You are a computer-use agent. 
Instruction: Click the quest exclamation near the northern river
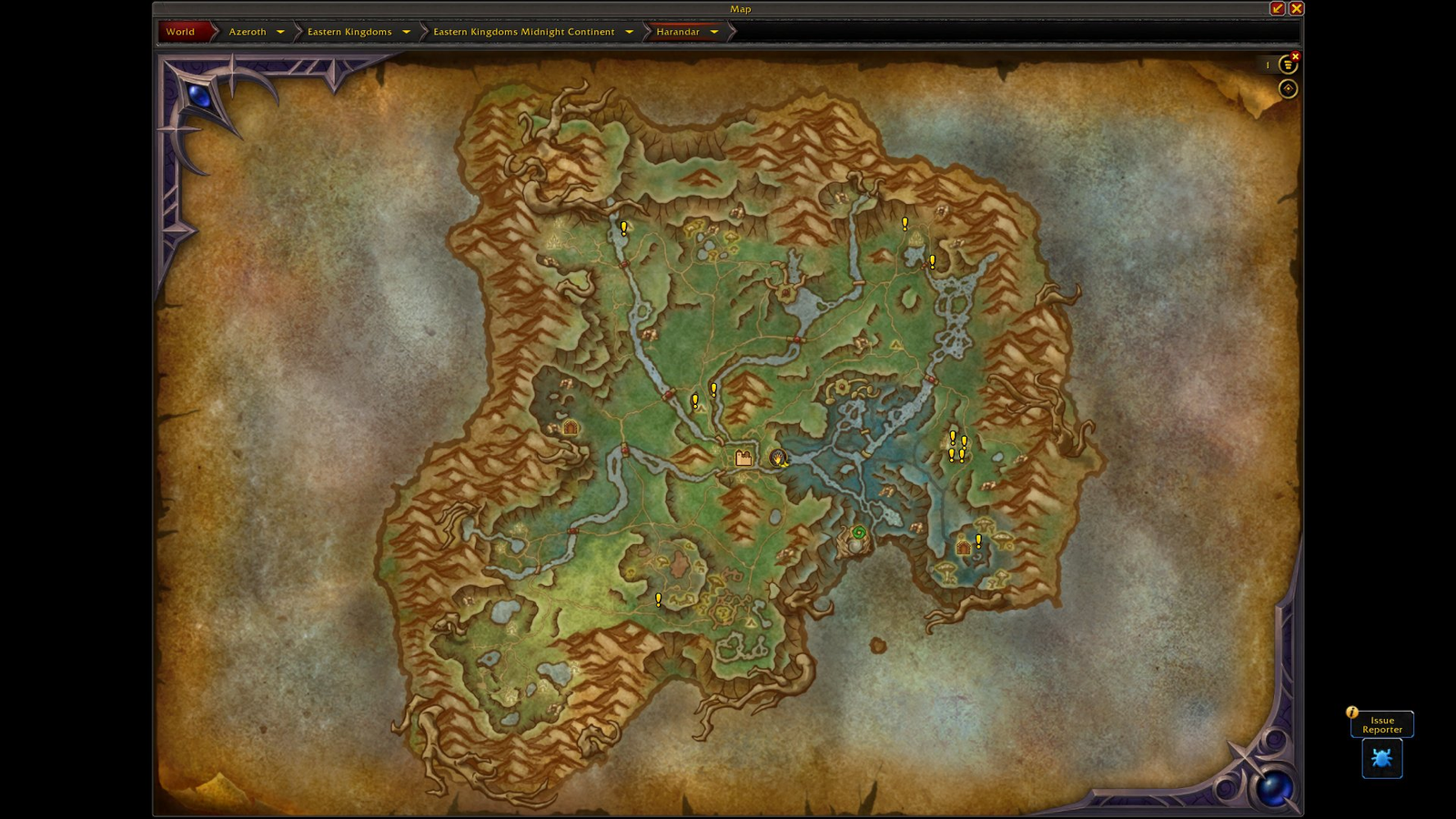coord(623,227)
